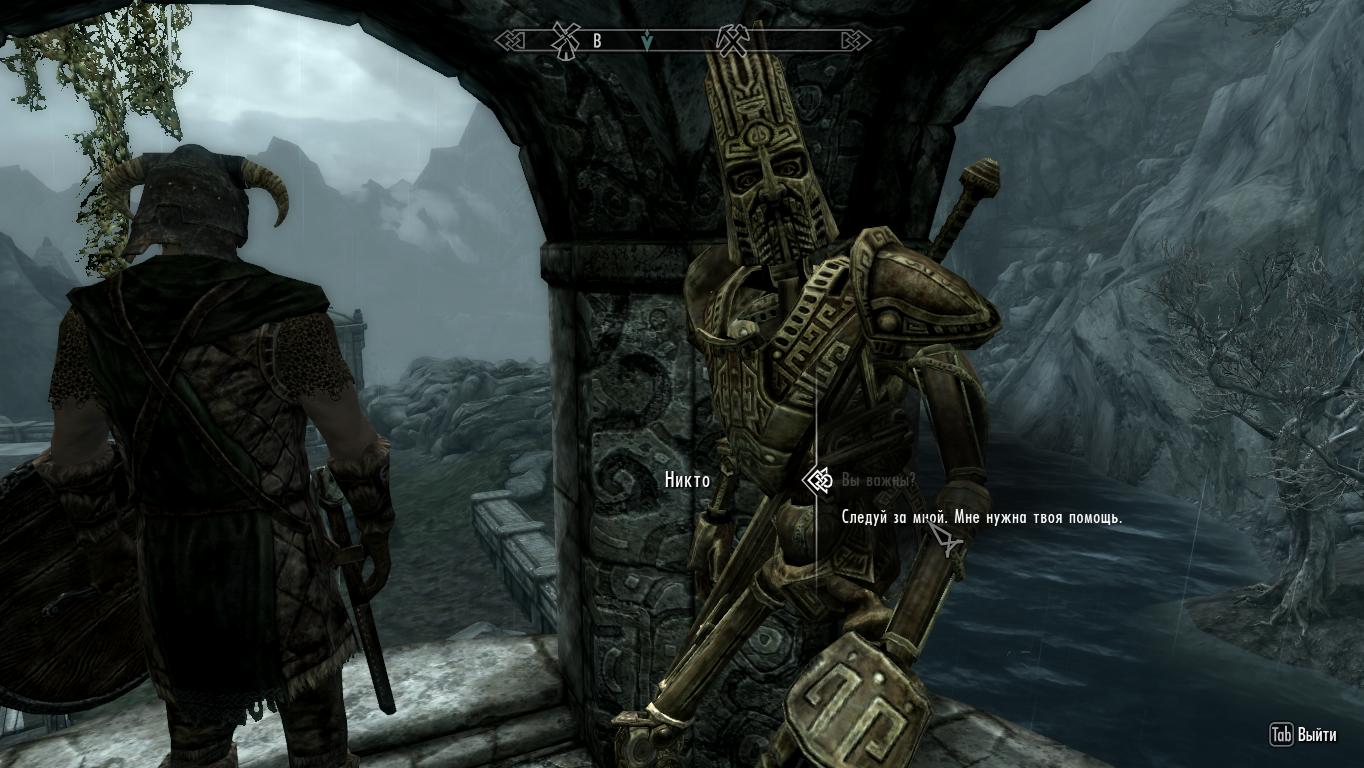Select the dialogue option "Вы важны?"

pyautogui.click(x=878, y=481)
